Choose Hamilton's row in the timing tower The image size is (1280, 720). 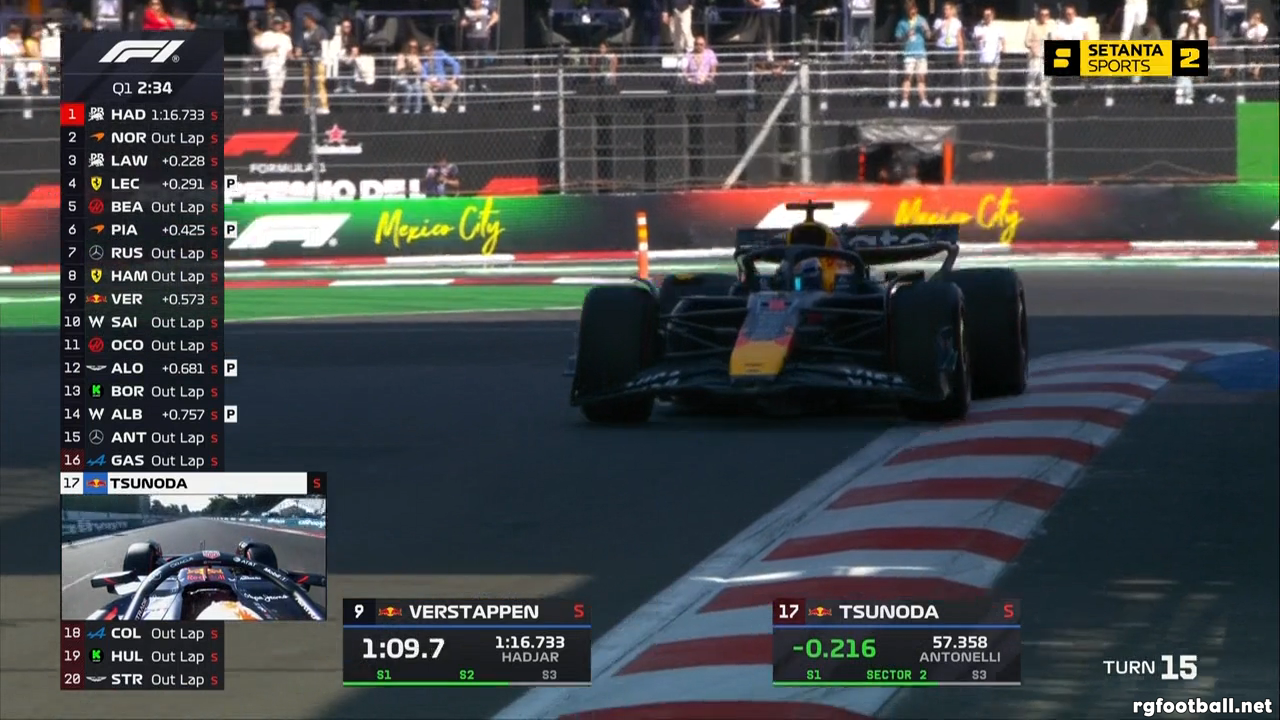click(141, 276)
